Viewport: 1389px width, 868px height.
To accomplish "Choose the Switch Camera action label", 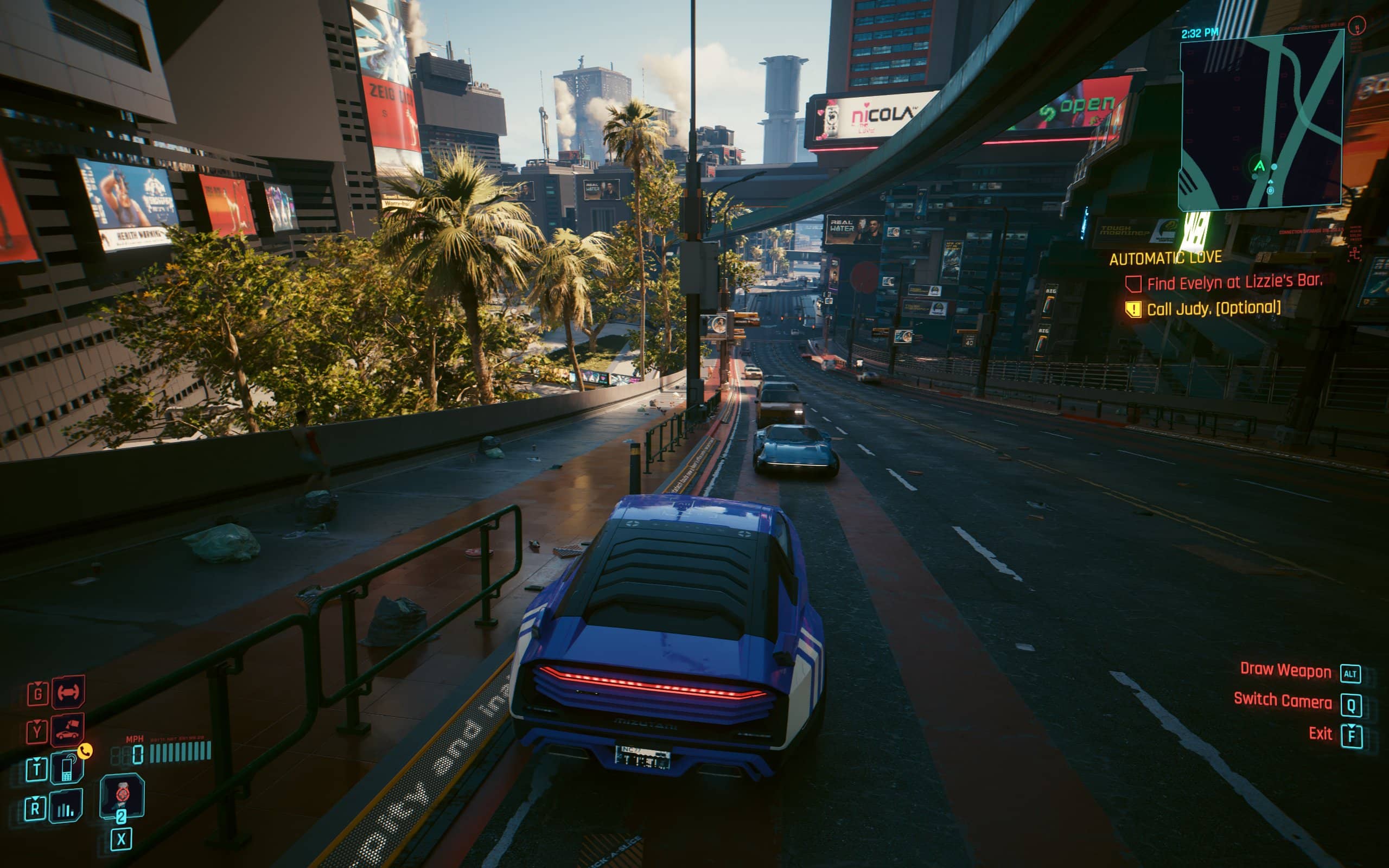I will pyautogui.click(x=1282, y=700).
